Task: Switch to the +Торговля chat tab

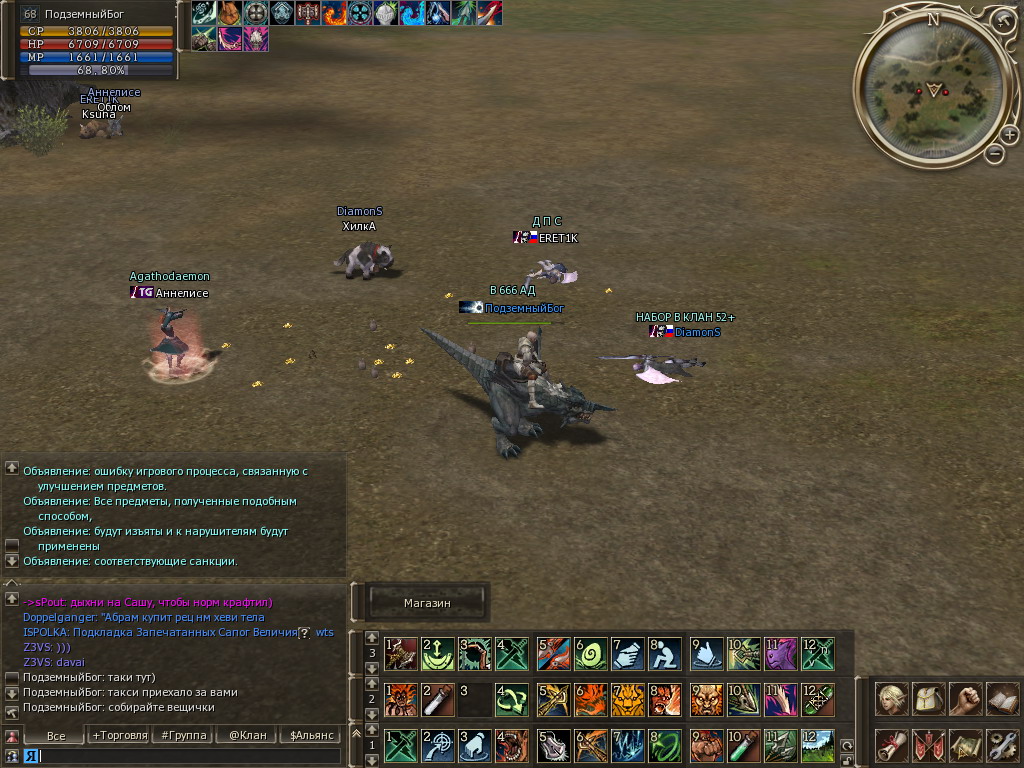Action: 116,735
